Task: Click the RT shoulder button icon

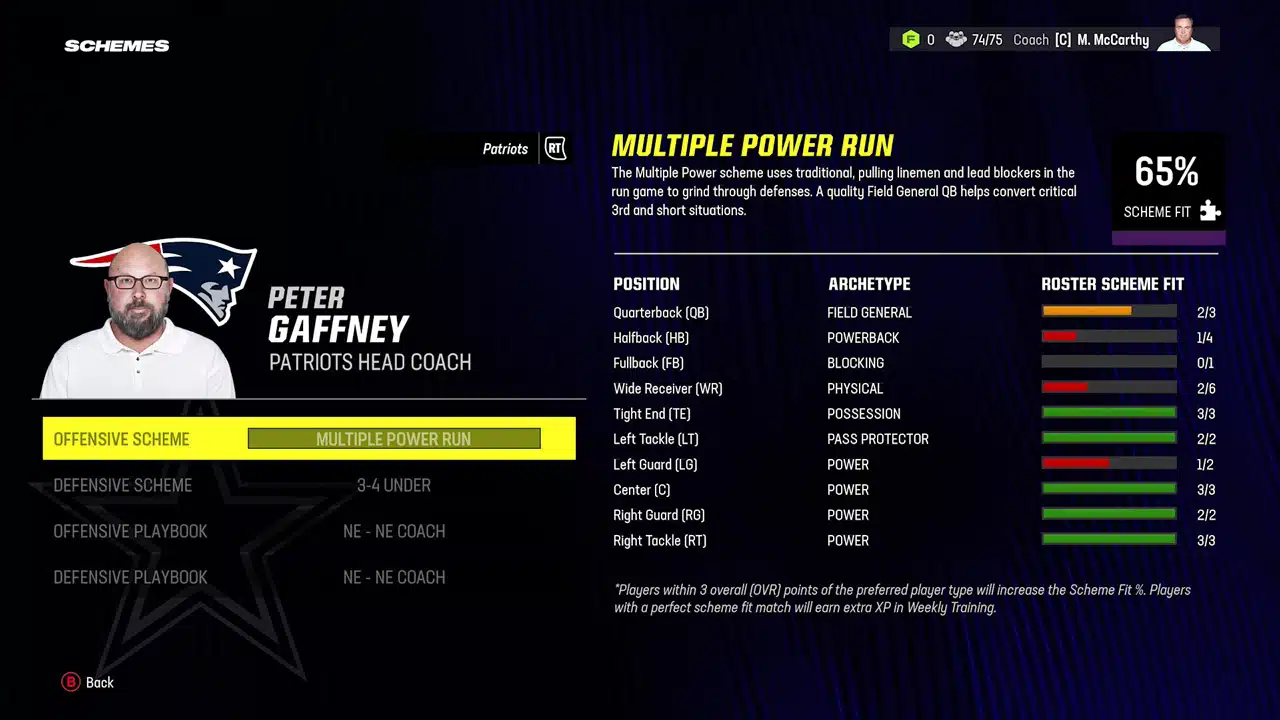Action: [x=555, y=148]
